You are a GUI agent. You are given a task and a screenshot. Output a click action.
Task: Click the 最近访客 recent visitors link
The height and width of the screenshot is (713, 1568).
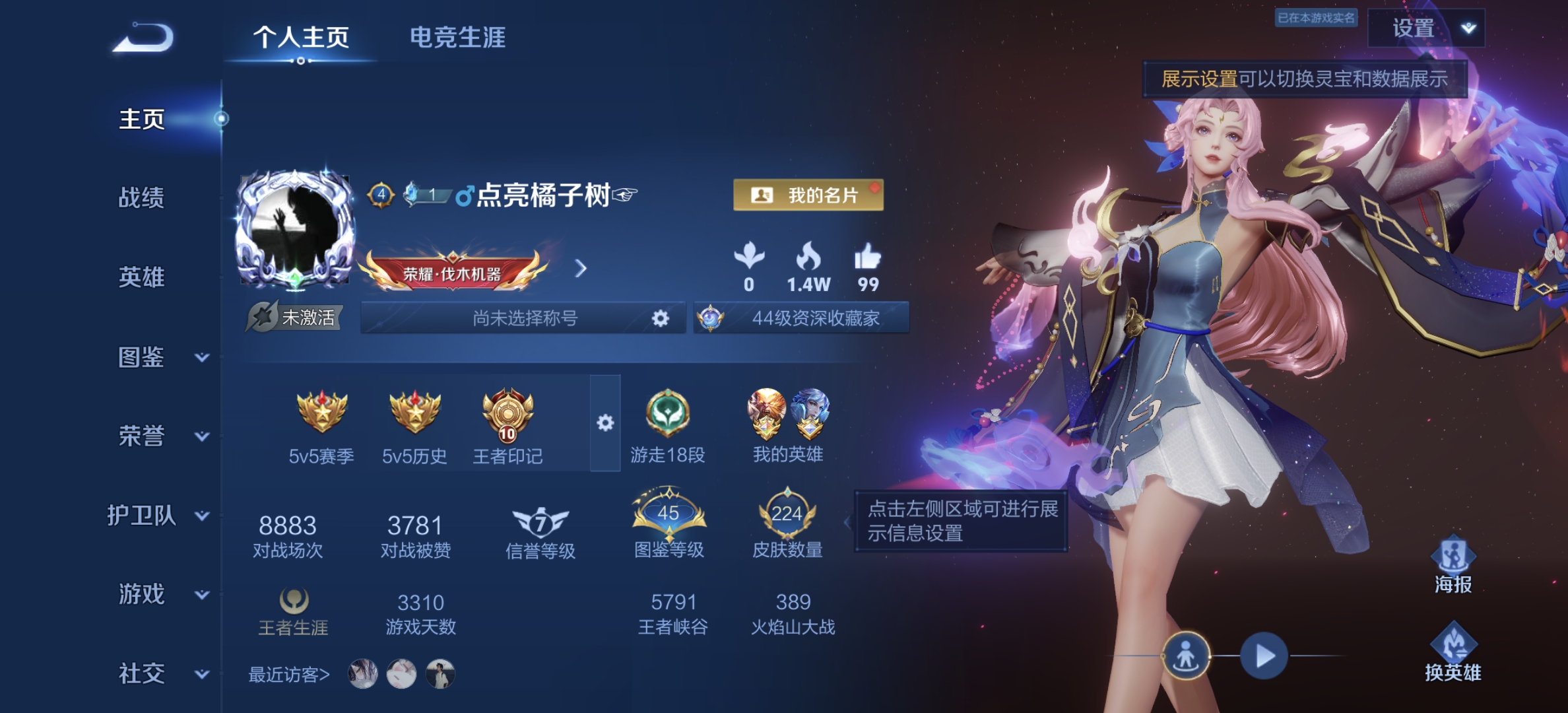click(x=290, y=674)
